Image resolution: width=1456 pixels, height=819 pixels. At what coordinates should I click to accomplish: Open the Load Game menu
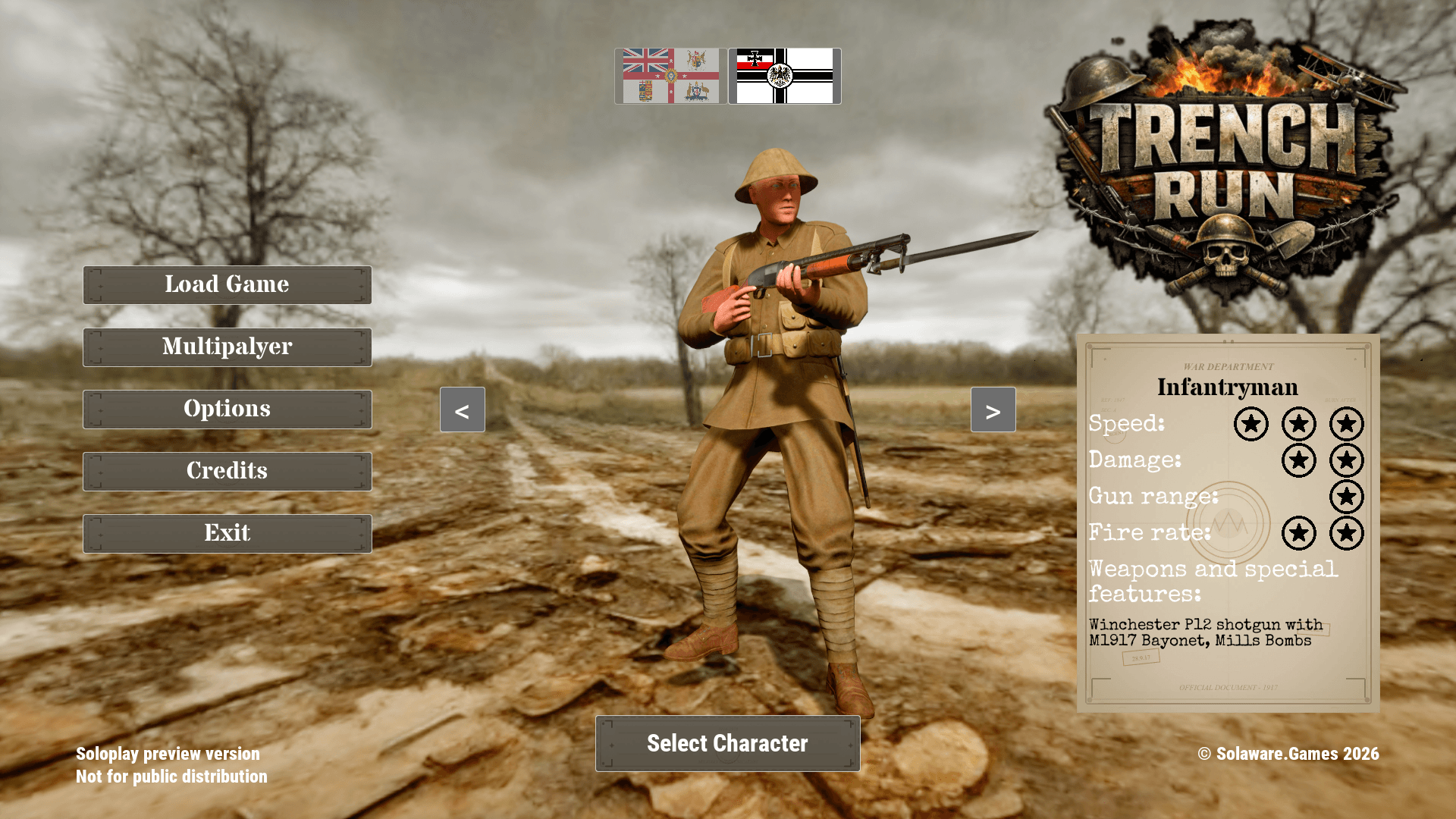[227, 284]
